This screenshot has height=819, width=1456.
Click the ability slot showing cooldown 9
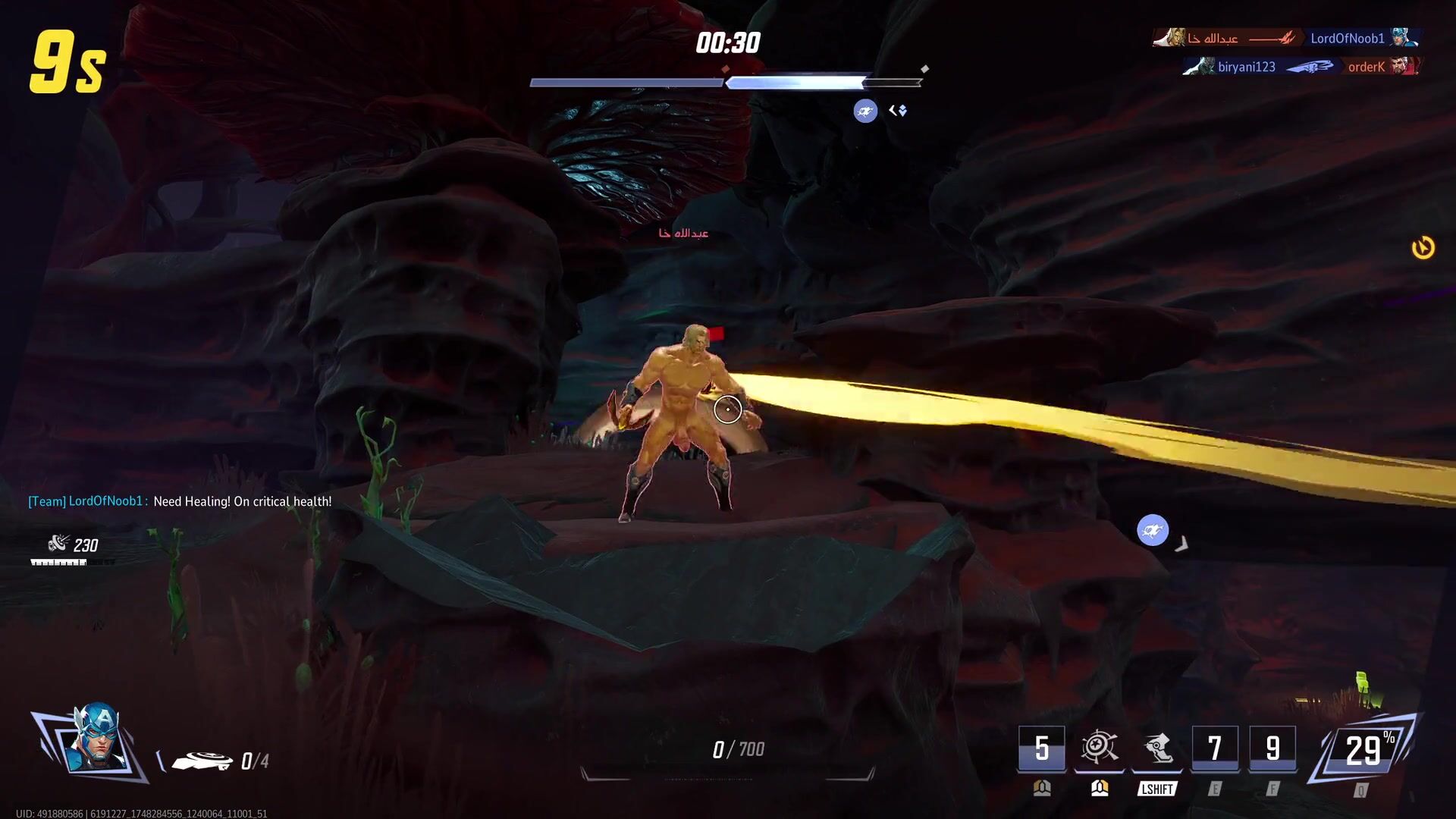click(x=1272, y=748)
